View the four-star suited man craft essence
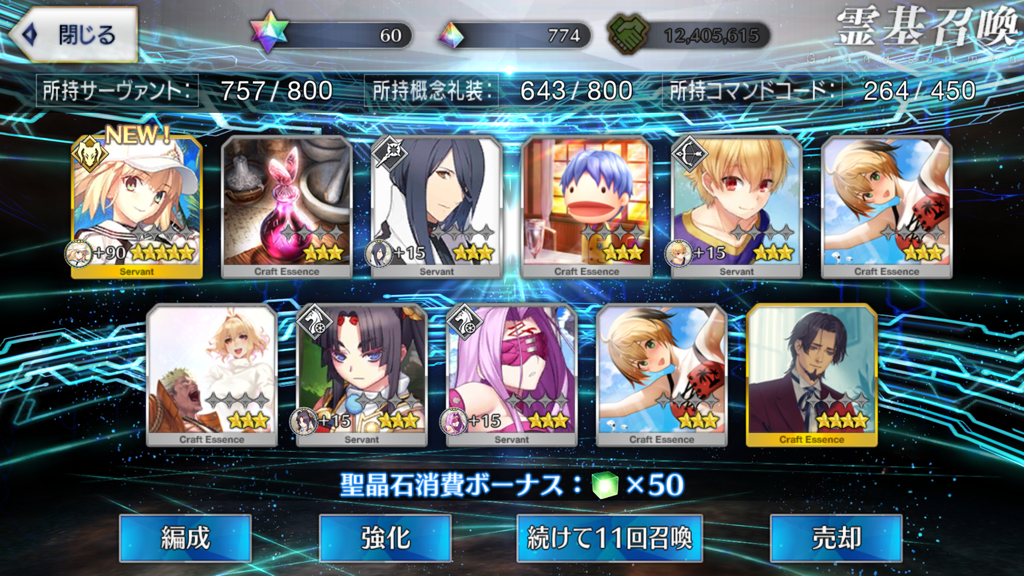The image size is (1024, 576). click(811, 375)
